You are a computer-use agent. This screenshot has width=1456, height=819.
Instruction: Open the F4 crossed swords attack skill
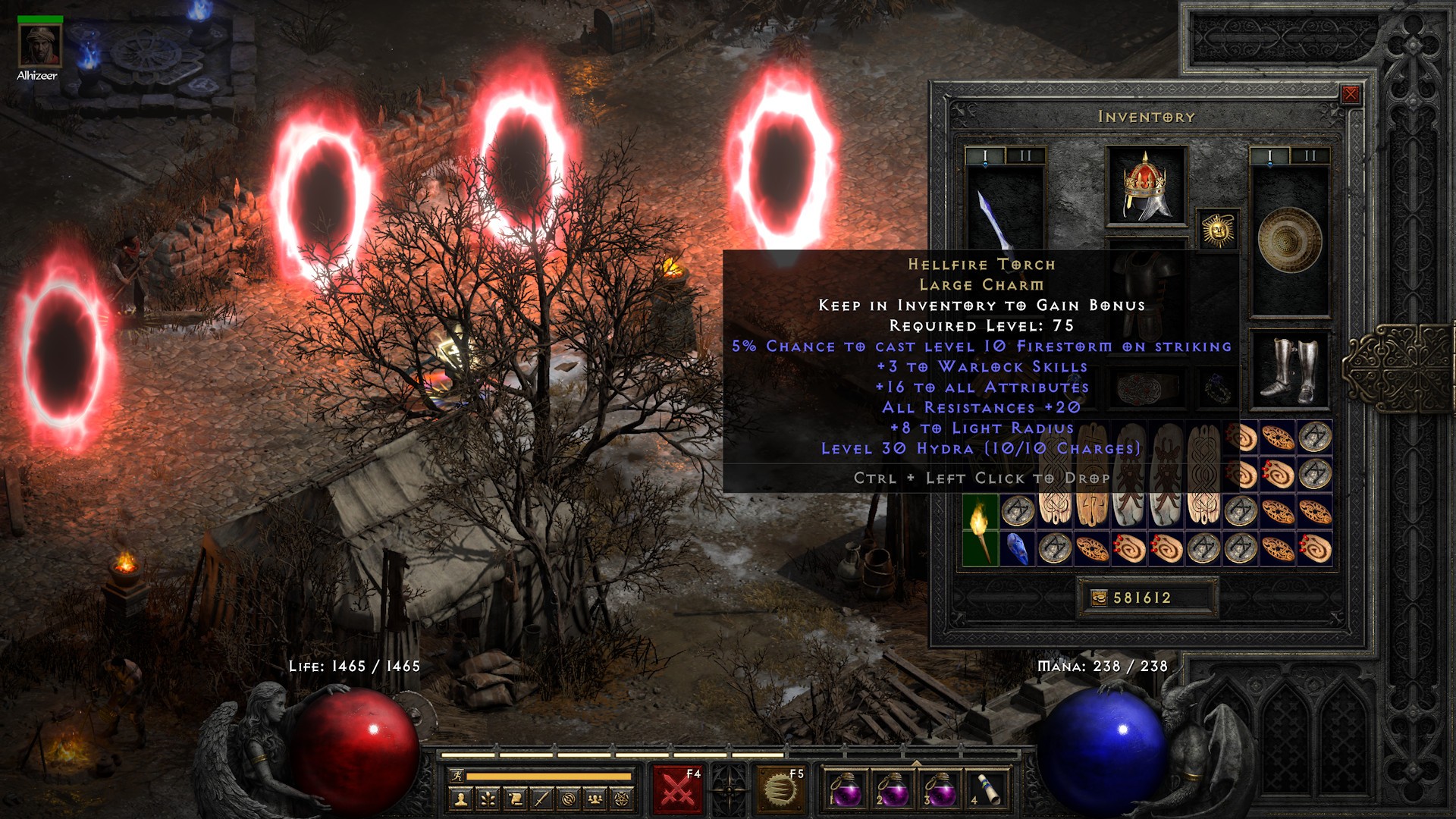point(678,789)
